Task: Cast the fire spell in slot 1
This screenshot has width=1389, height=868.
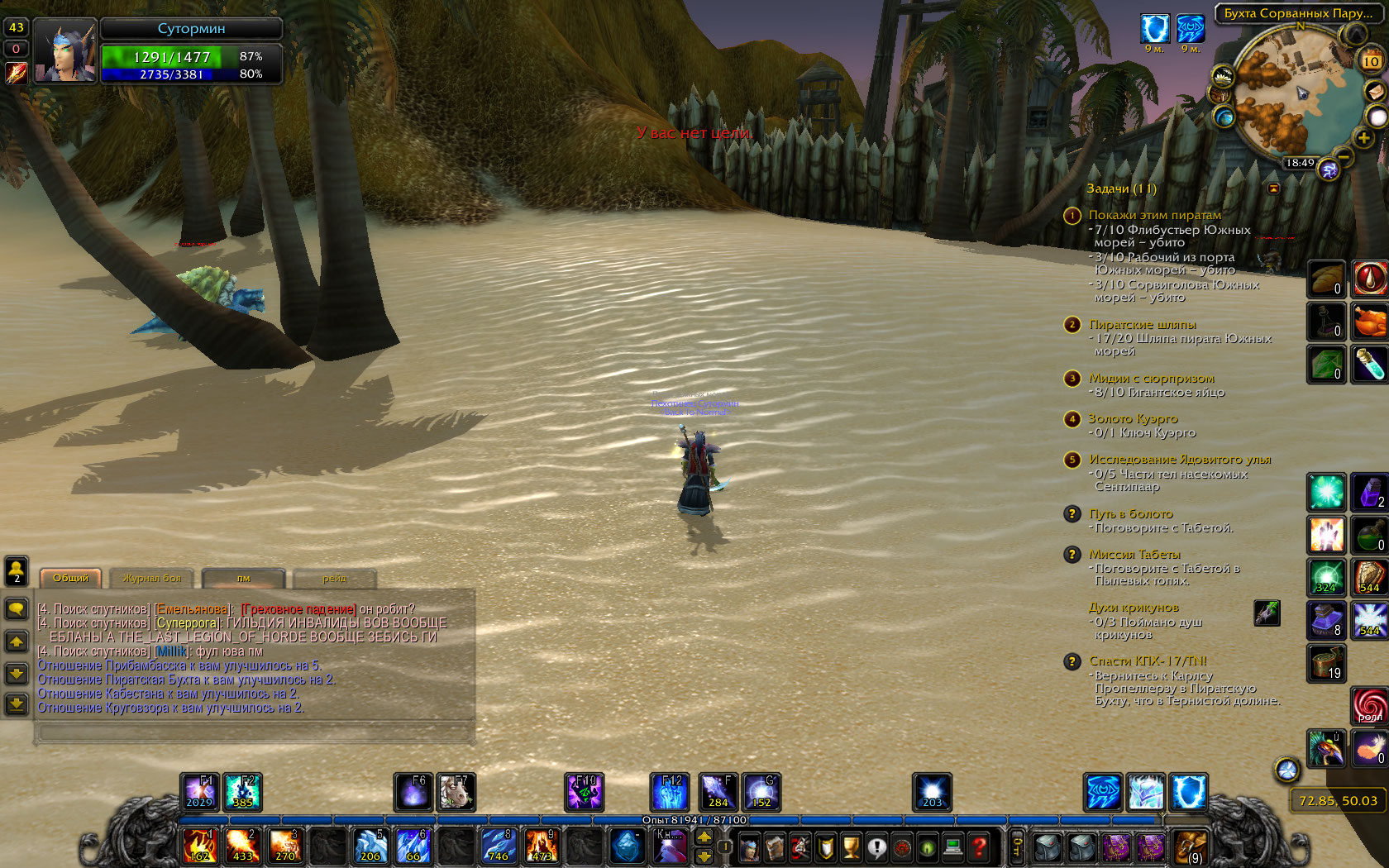Action: tap(200, 847)
